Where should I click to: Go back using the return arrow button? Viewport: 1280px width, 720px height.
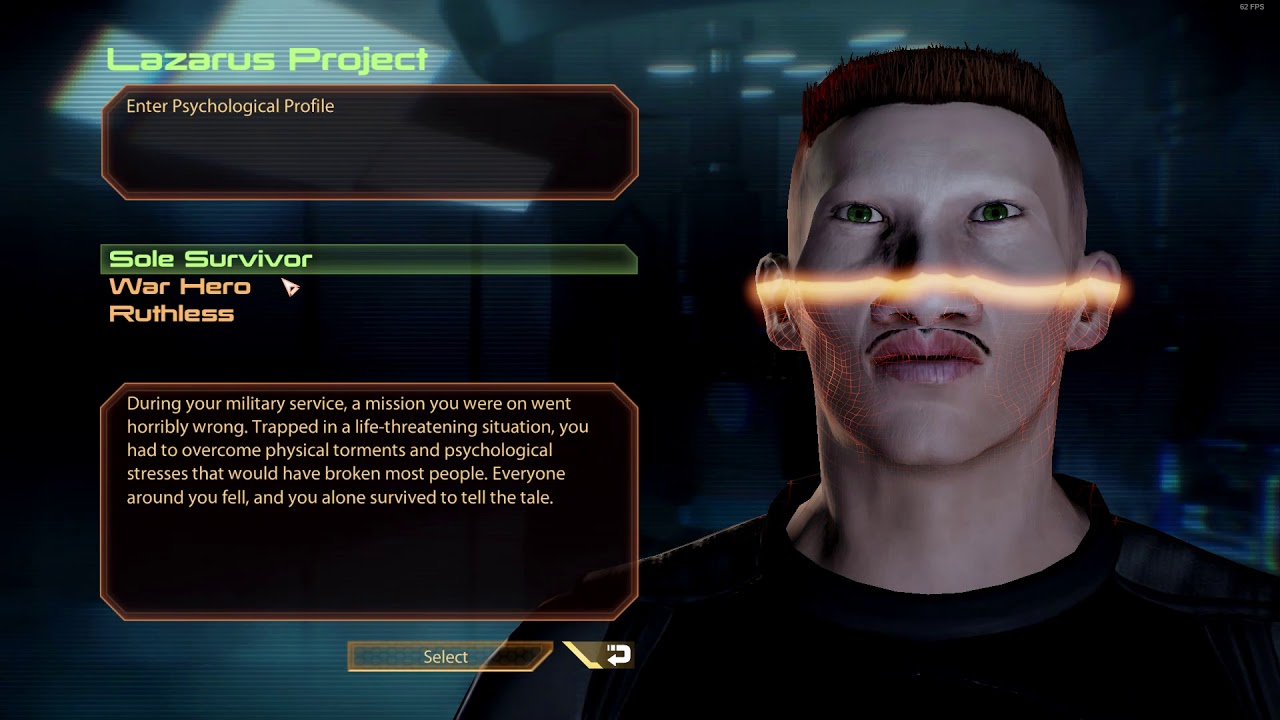click(x=610, y=656)
